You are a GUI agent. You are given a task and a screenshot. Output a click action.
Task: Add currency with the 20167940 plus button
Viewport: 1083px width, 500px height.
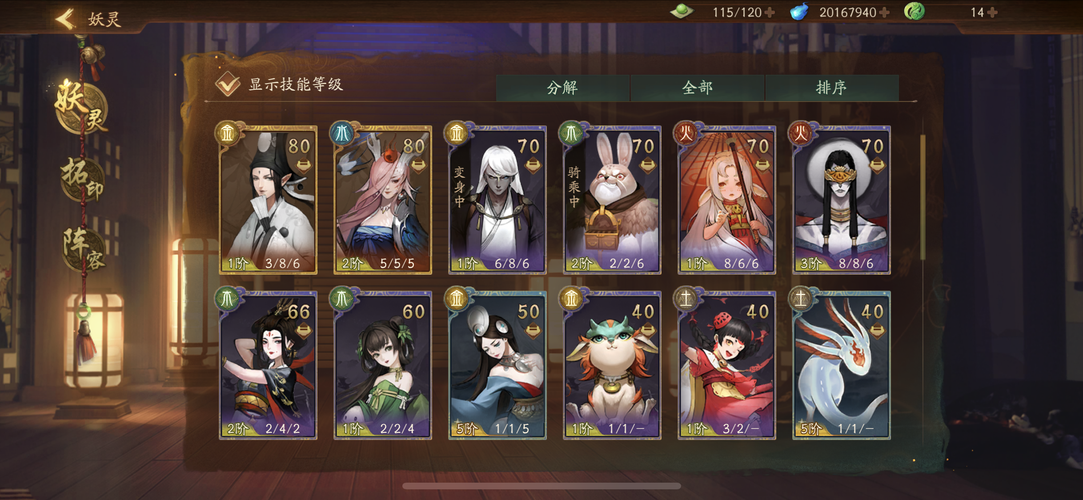coord(884,13)
